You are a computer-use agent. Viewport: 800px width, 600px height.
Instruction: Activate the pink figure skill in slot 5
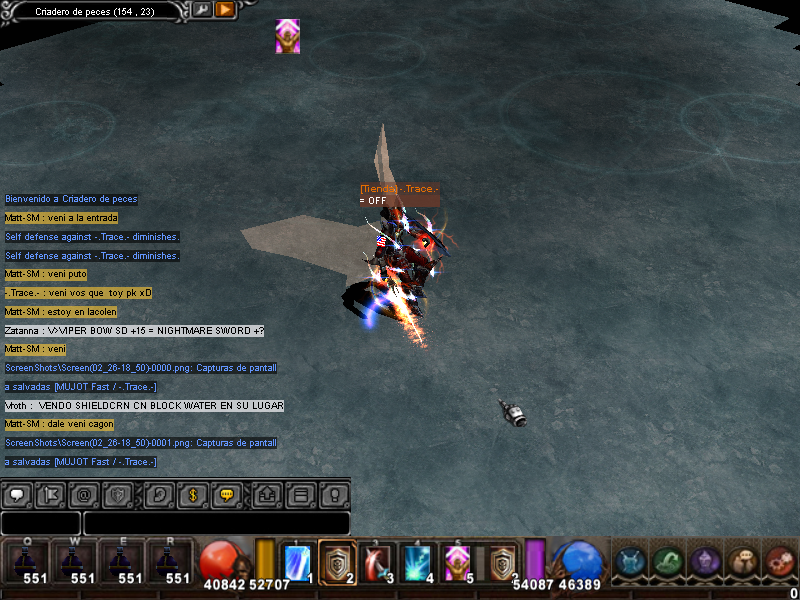(456, 562)
